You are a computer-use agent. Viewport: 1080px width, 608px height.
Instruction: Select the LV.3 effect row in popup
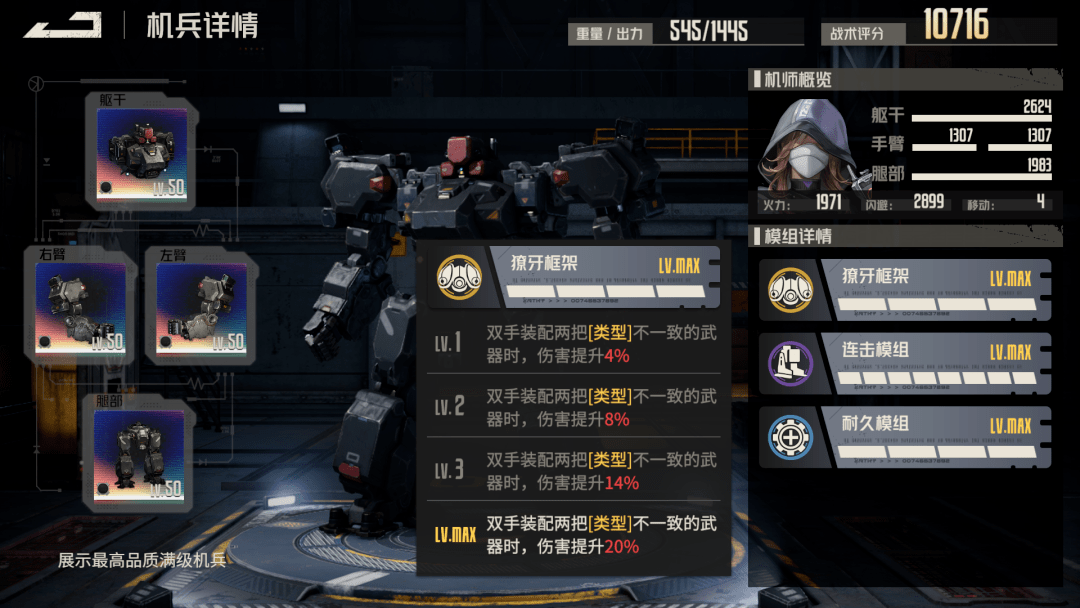573,471
